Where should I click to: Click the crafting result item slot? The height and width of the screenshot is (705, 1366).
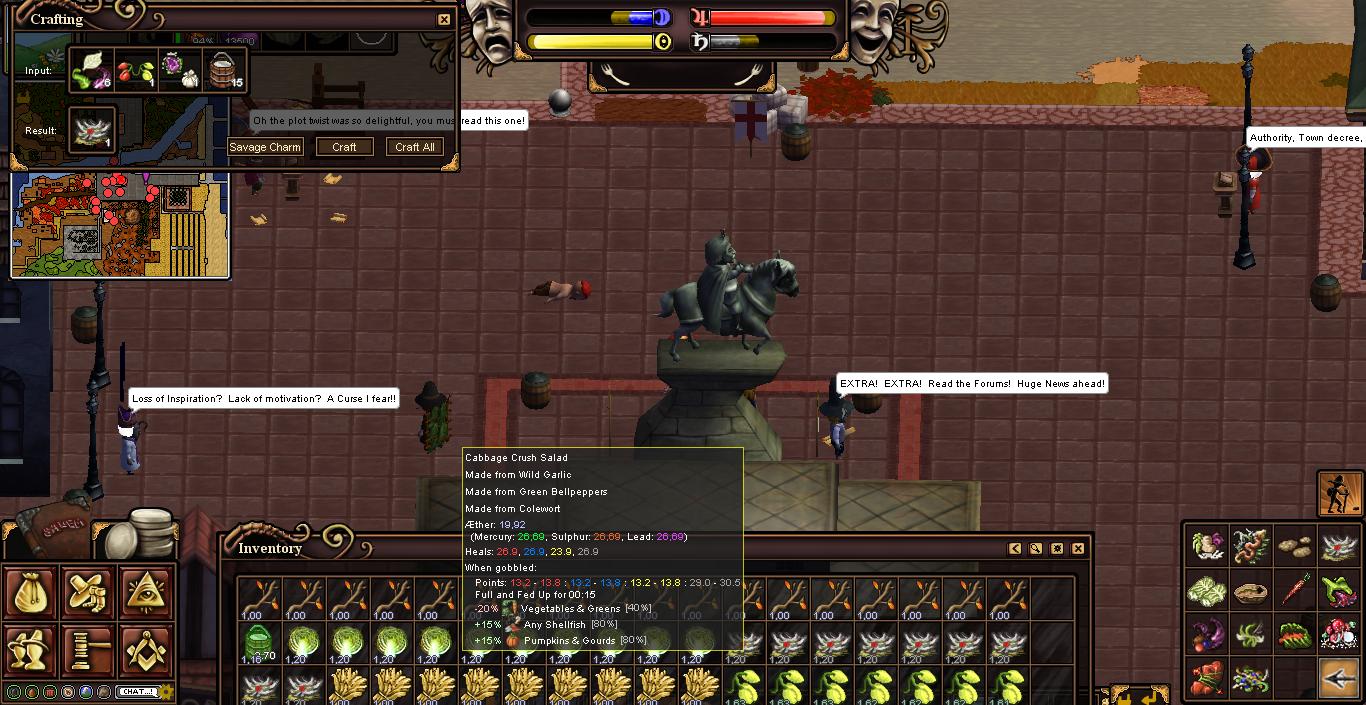(x=94, y=131)
